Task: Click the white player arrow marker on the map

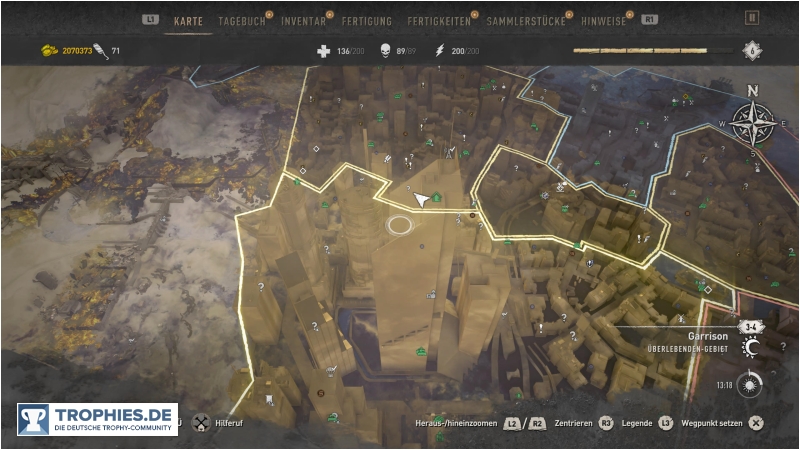Action: click(x=423, y=200)
